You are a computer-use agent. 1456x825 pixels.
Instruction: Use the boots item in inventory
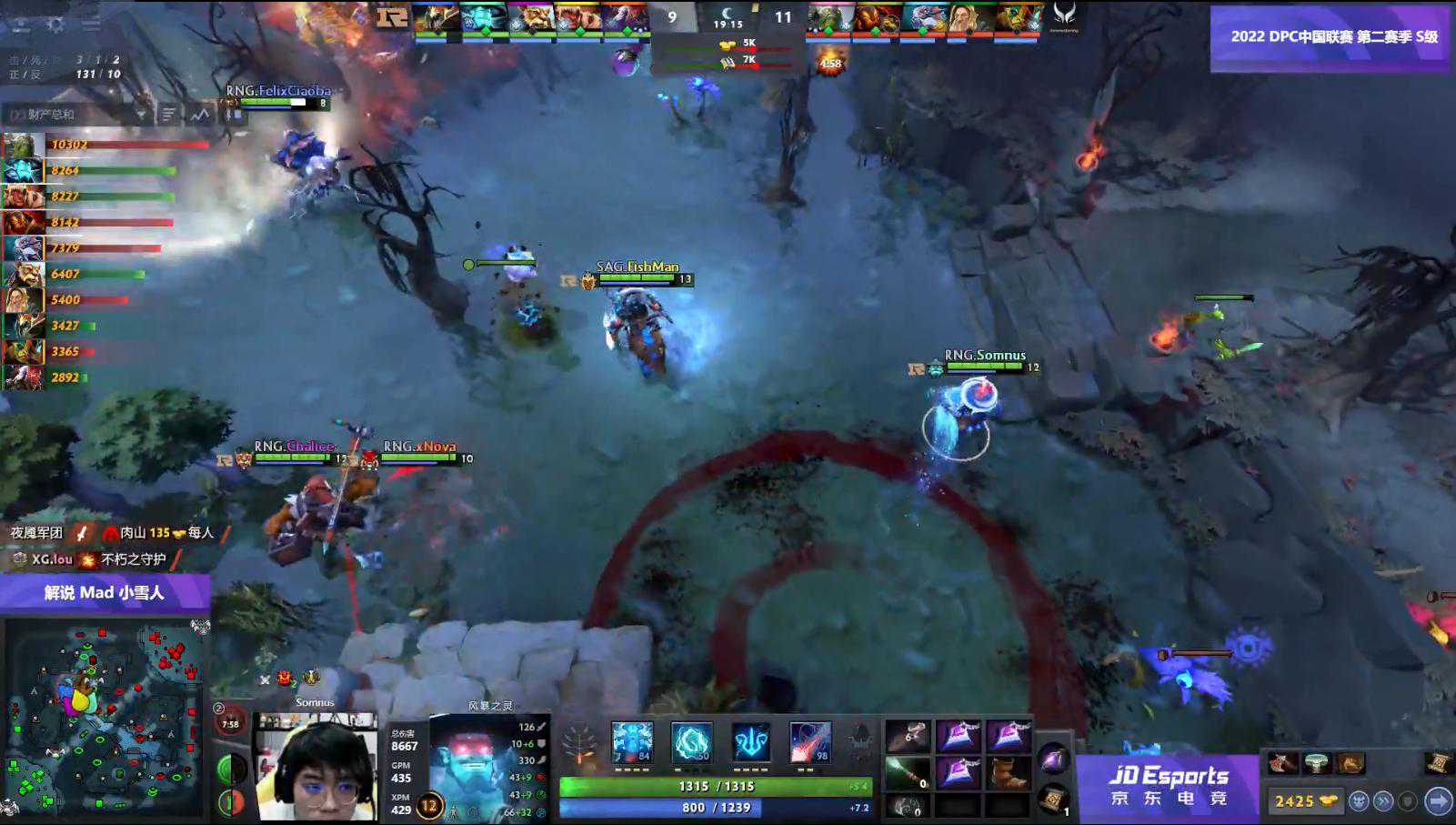1007,772
